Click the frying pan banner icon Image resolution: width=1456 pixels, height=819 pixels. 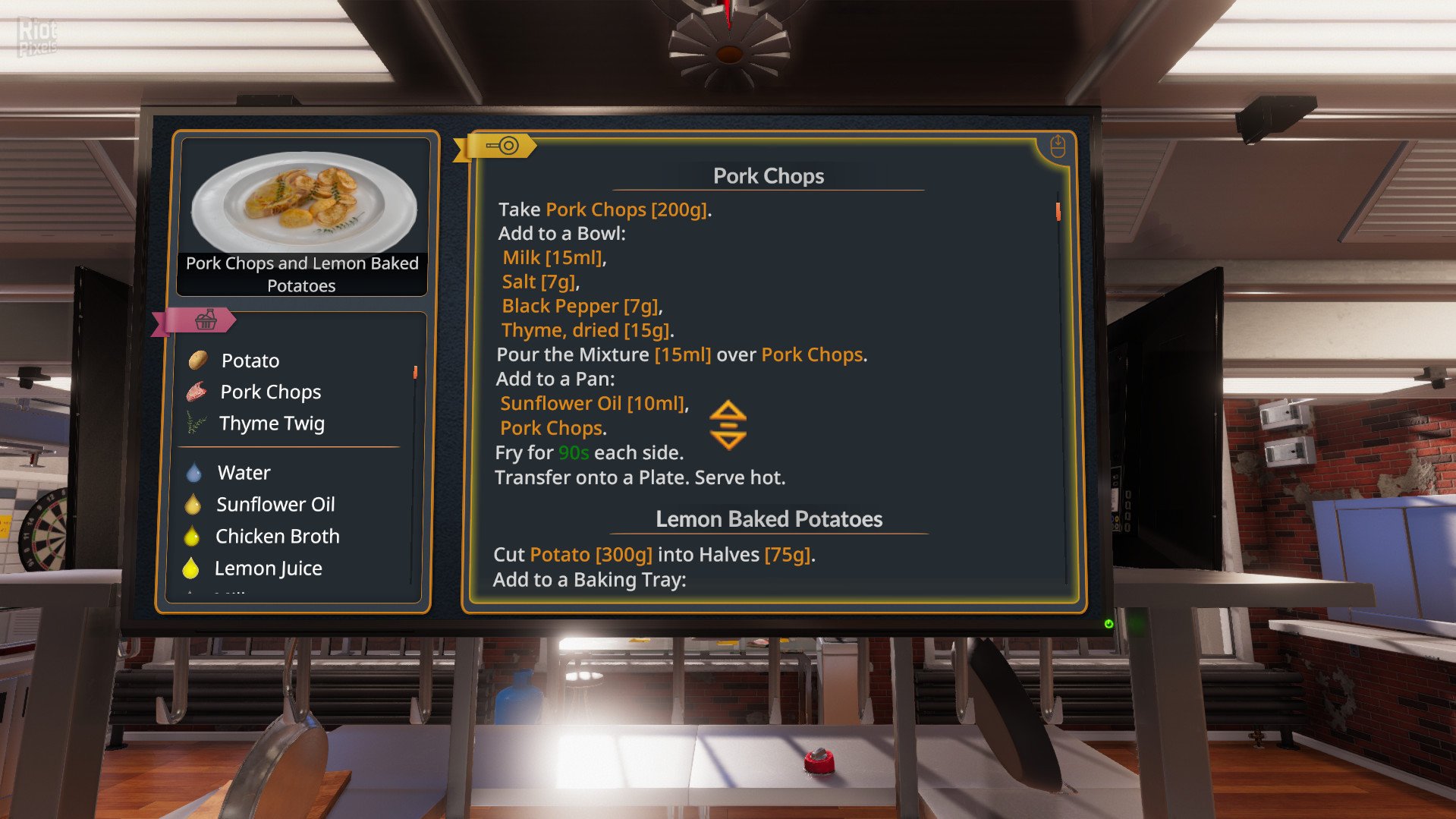coord(503,146)
